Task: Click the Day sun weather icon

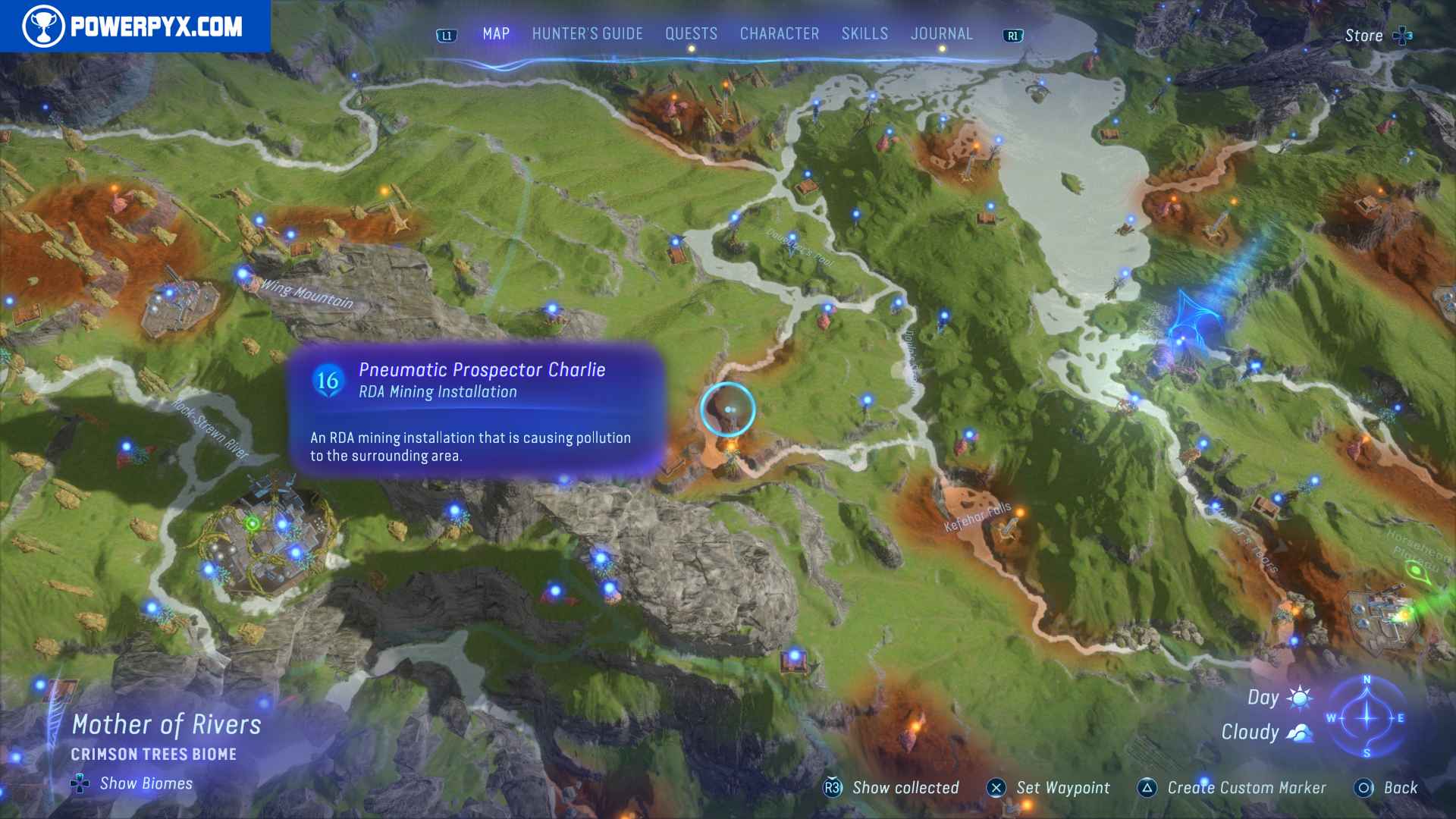Action: pos(1299,697)
